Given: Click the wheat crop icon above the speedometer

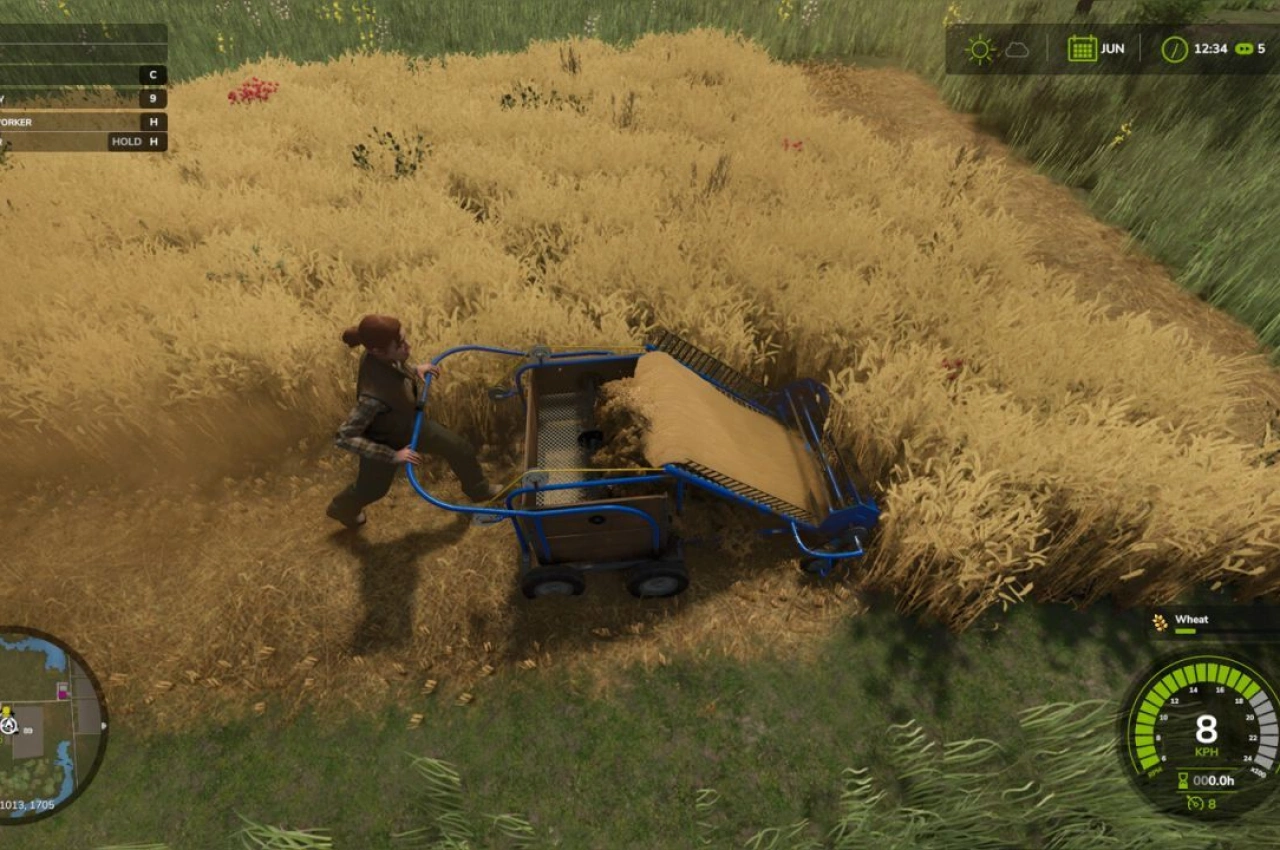Looking at the screenshot, I should [x=1158, y=622].
